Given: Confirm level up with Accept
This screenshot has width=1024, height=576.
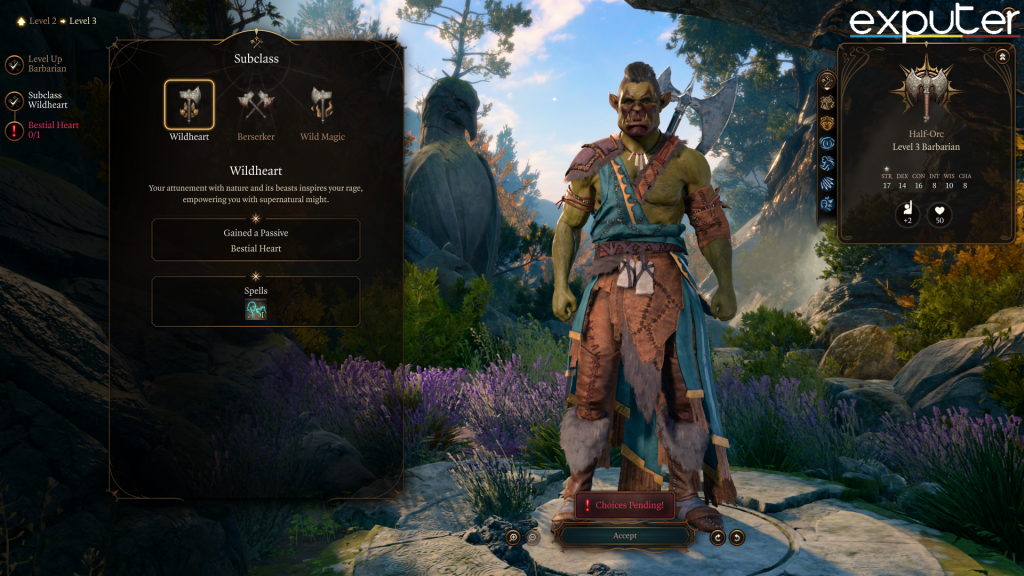Looking at the screenshot, I should click(625, 536).
